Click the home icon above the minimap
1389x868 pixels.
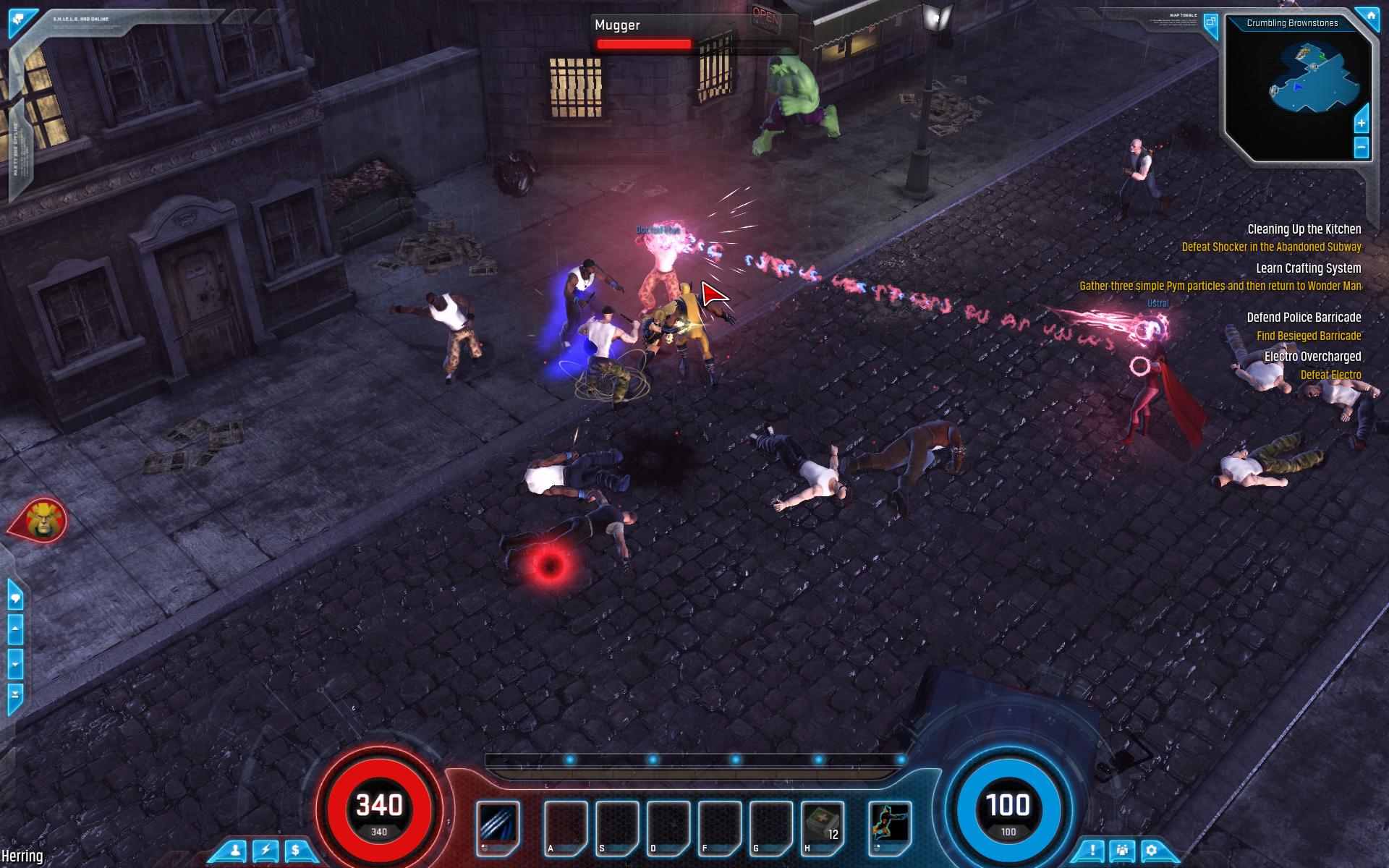click(1368, 16)
